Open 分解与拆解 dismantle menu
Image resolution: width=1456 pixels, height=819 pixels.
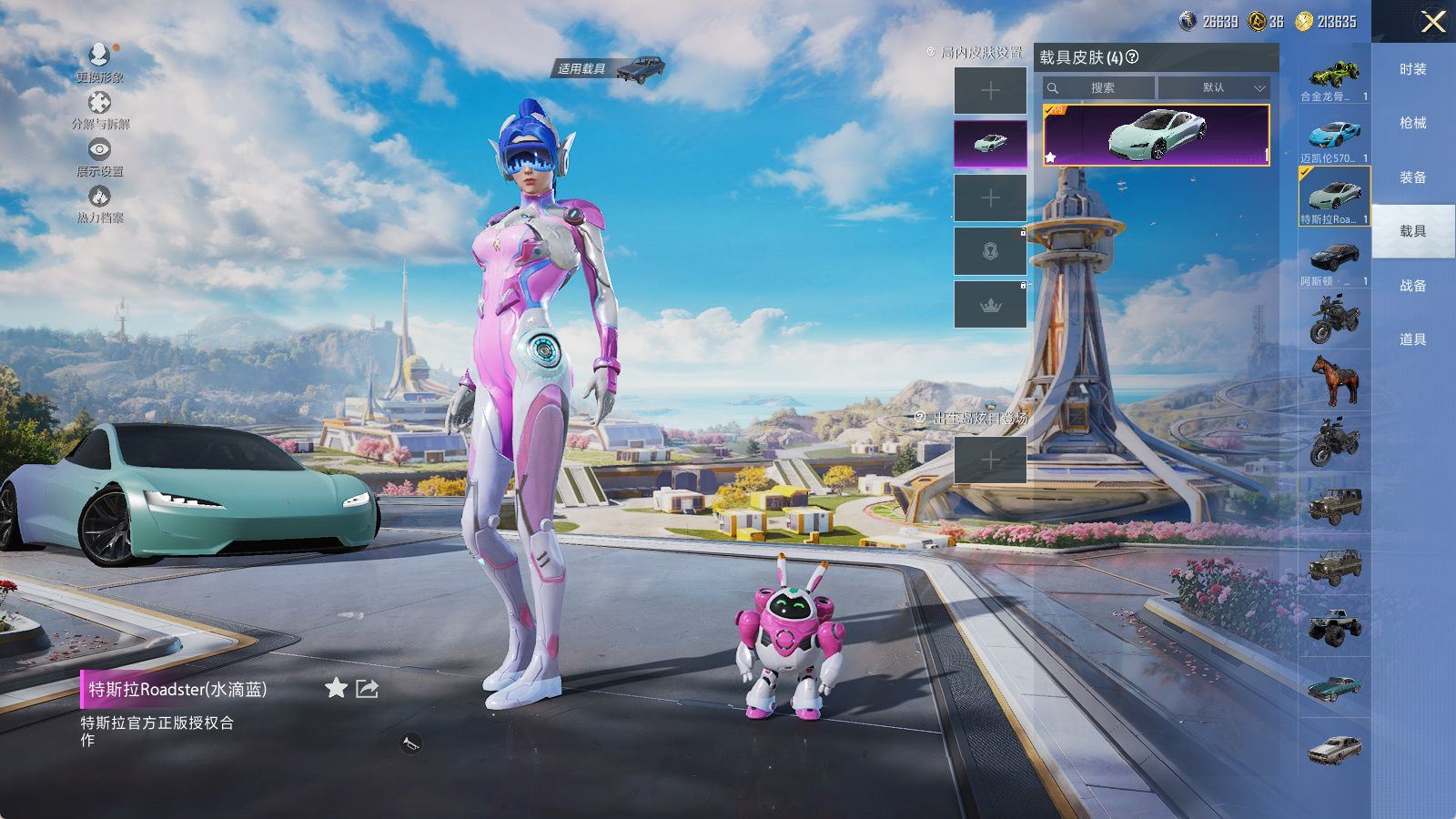point(99,109)
